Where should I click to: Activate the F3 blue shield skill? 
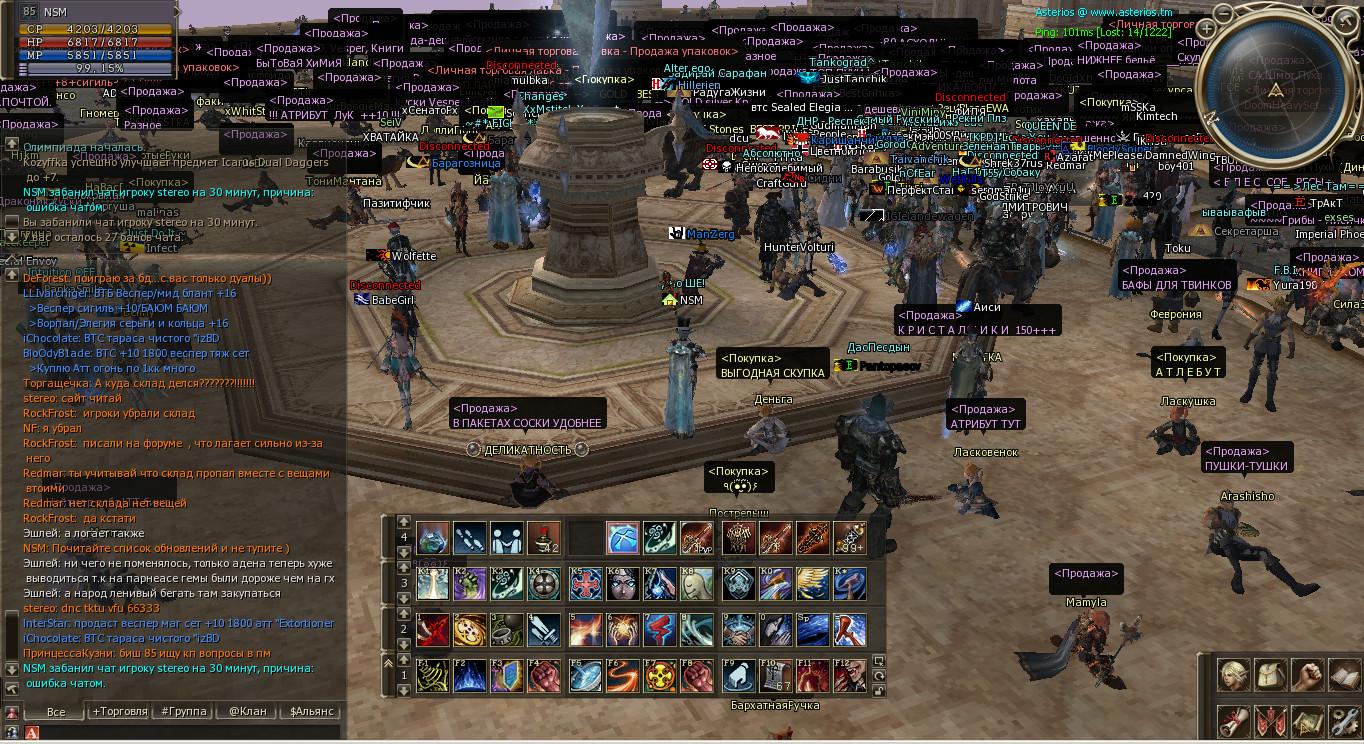[508, 676]
